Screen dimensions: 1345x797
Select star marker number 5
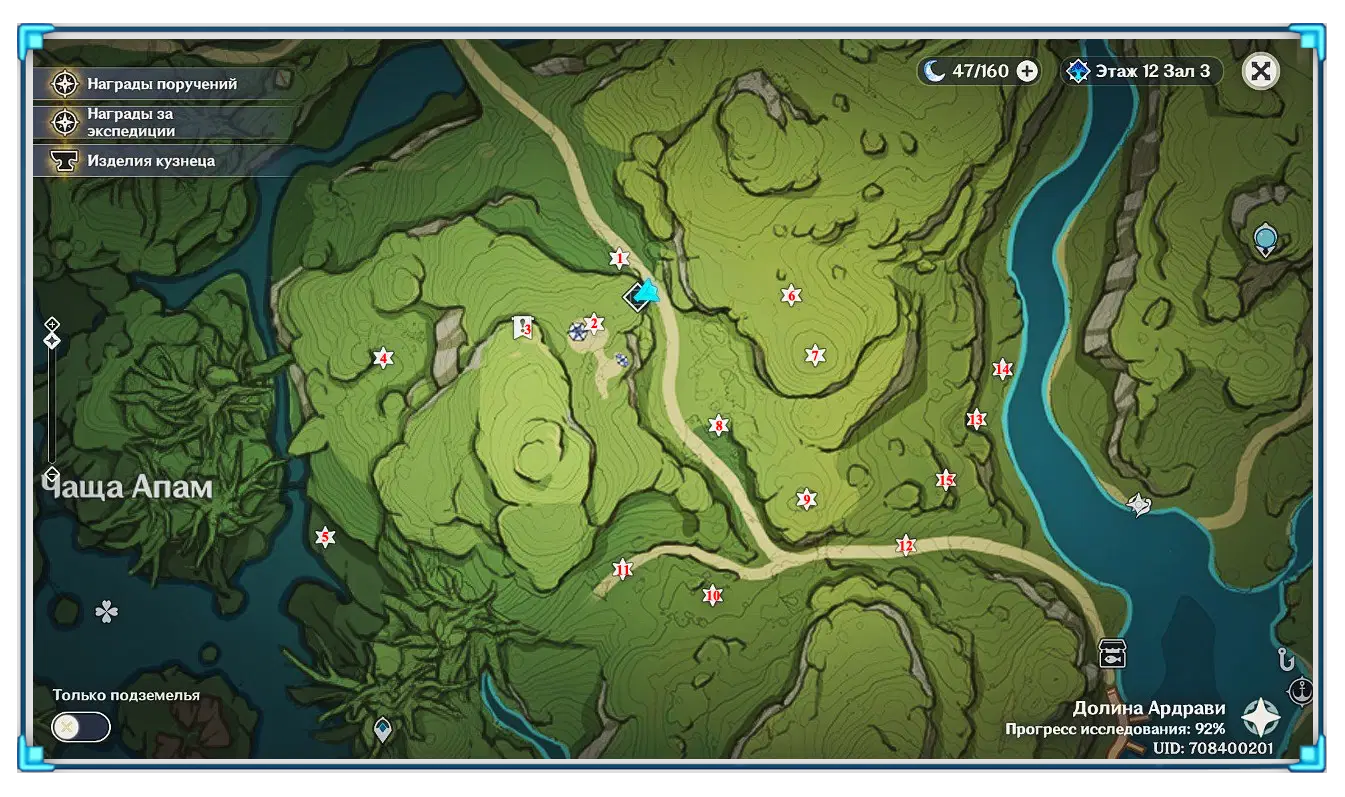pyautogui.click(x=324, y=538)
